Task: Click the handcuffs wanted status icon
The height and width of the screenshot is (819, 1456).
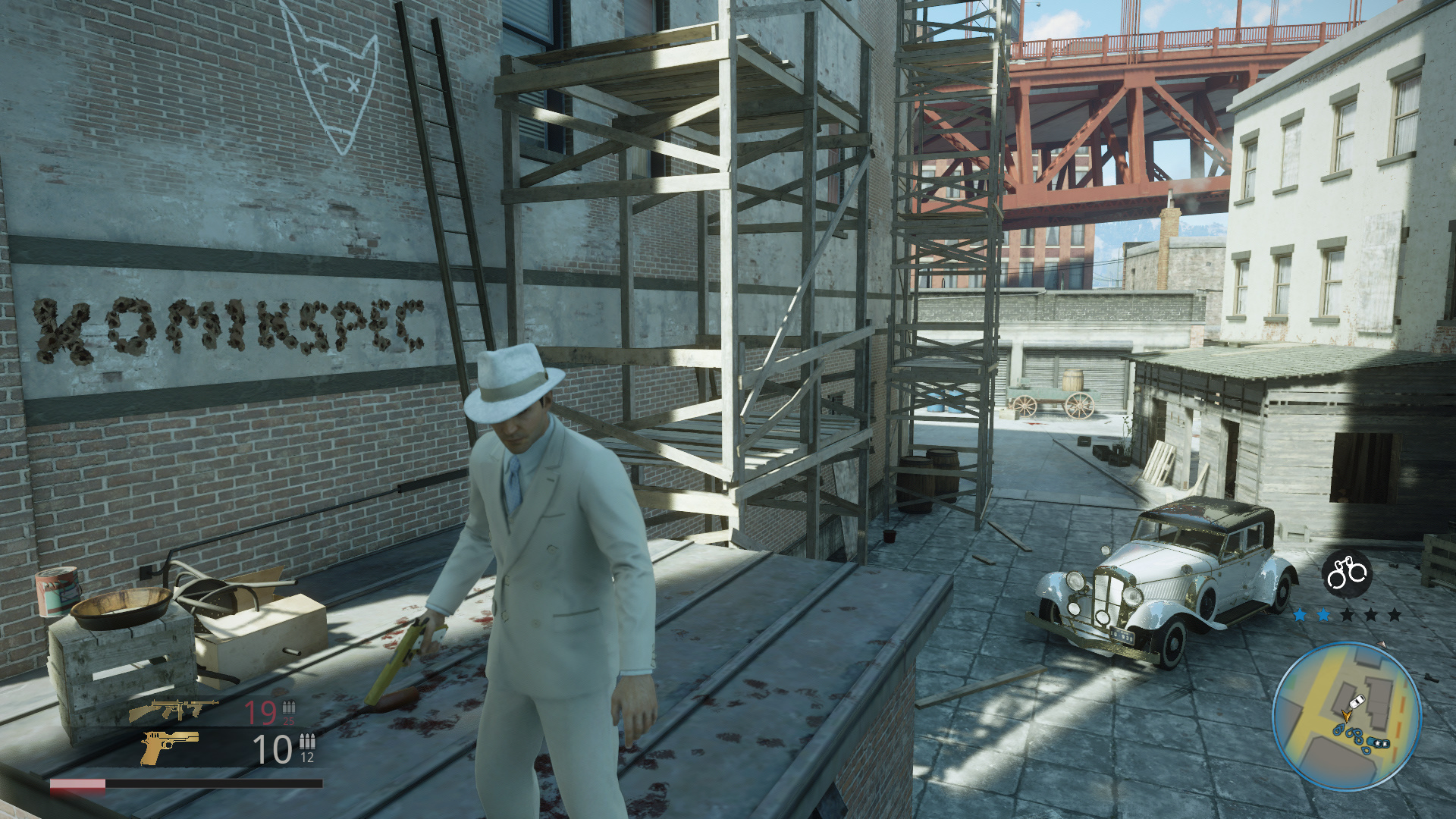Action: (x=1346, y=573)
